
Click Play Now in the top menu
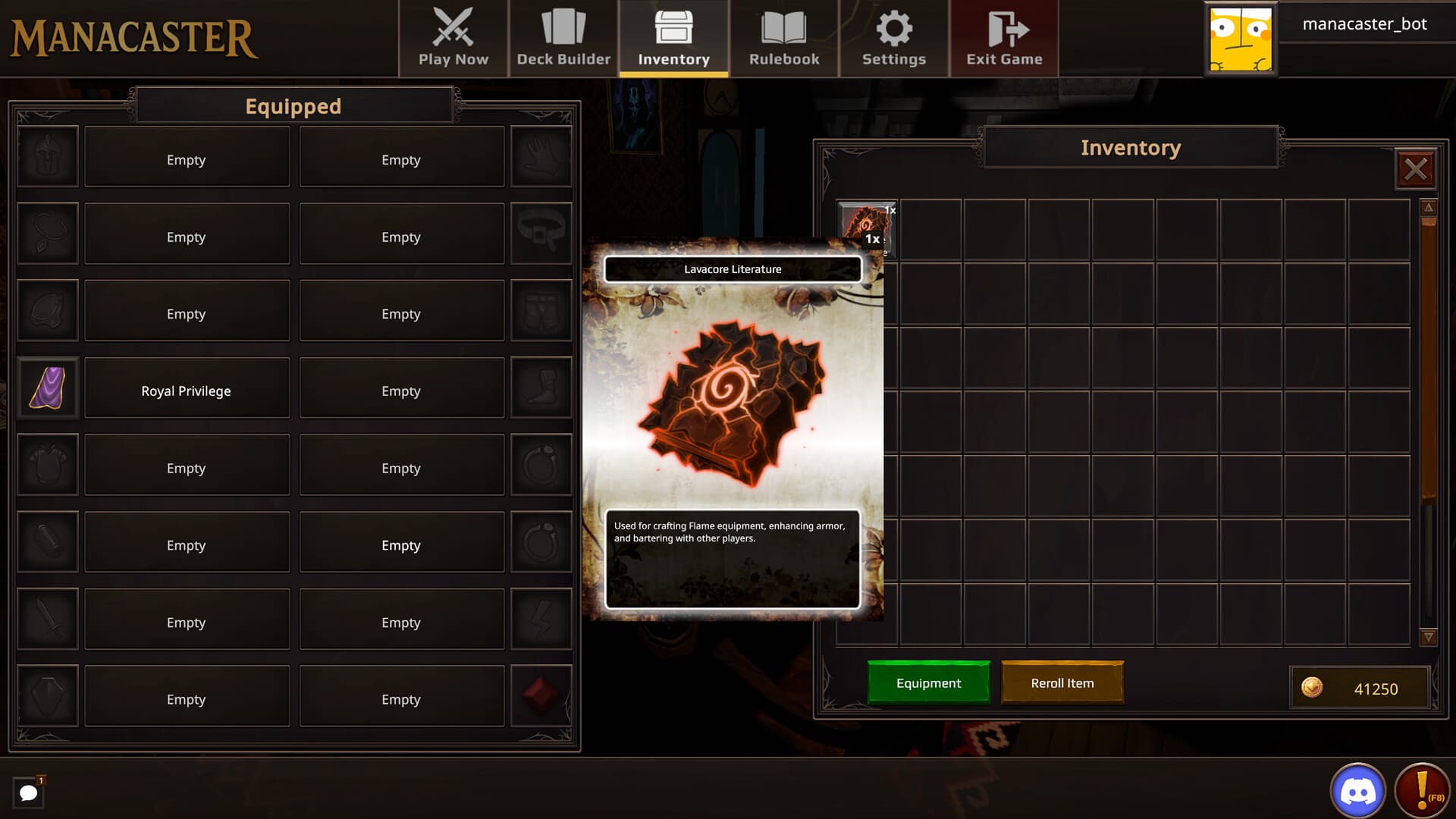(453, 38)
